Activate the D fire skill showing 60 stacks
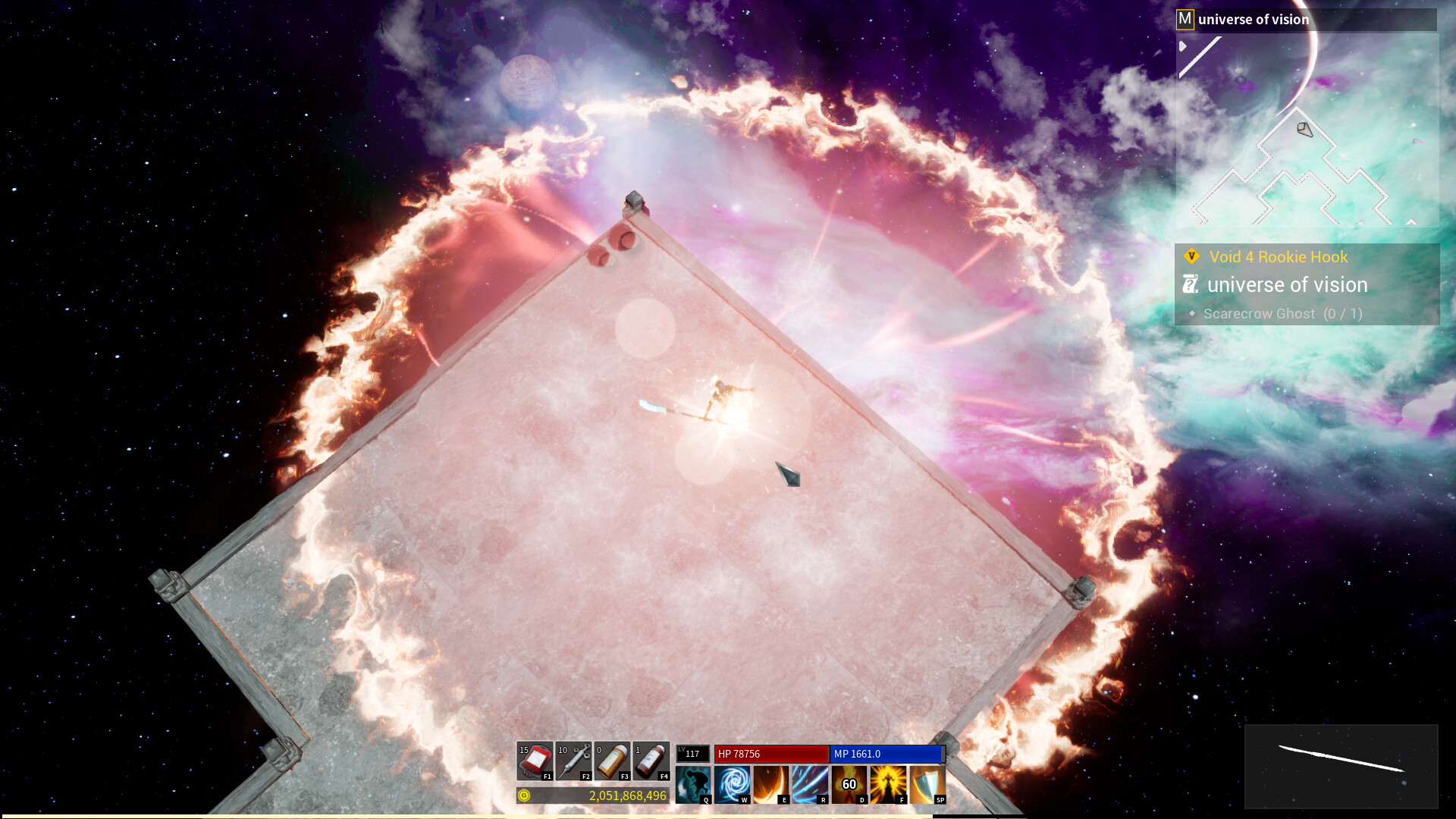 pyautogui.click(x=849, y=784)
